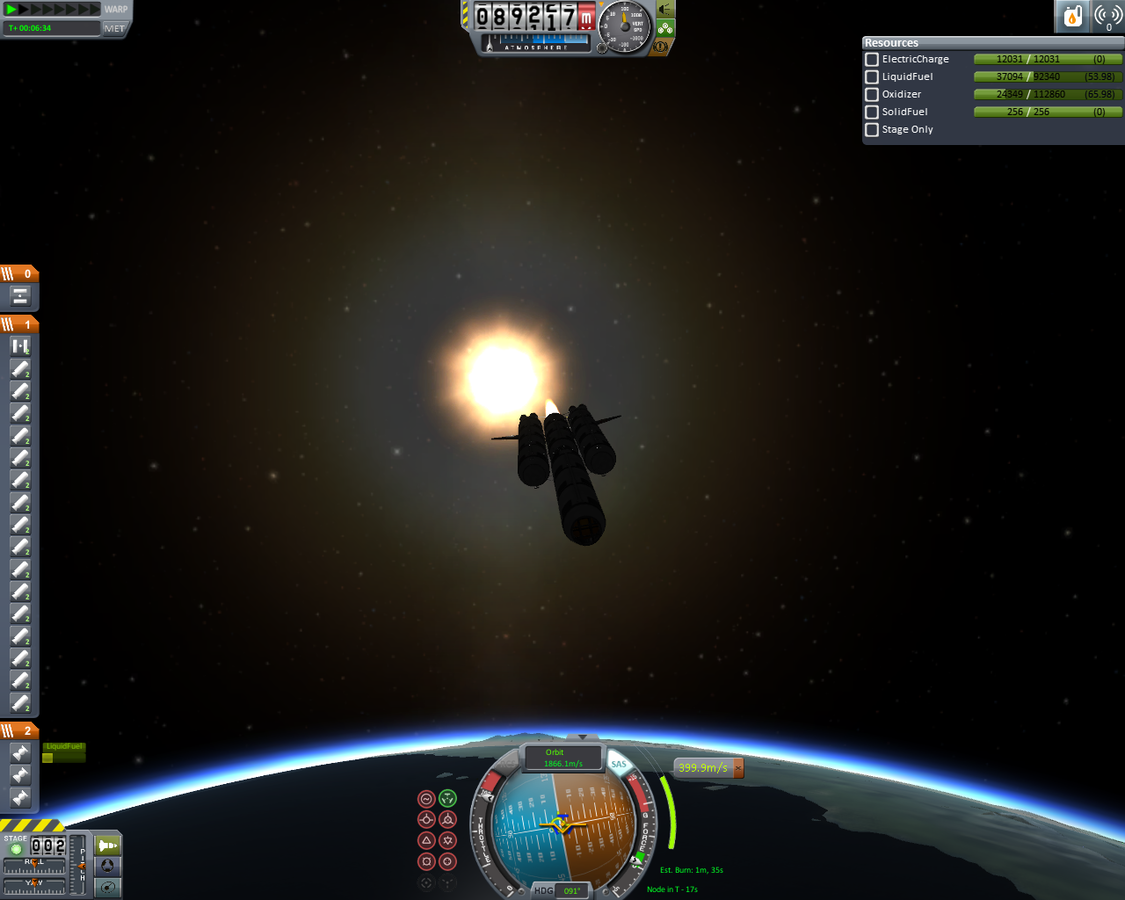The image size is (1125, 900).
Task: Toggle the Stage Only checkbox
Action: coord(872,130)
